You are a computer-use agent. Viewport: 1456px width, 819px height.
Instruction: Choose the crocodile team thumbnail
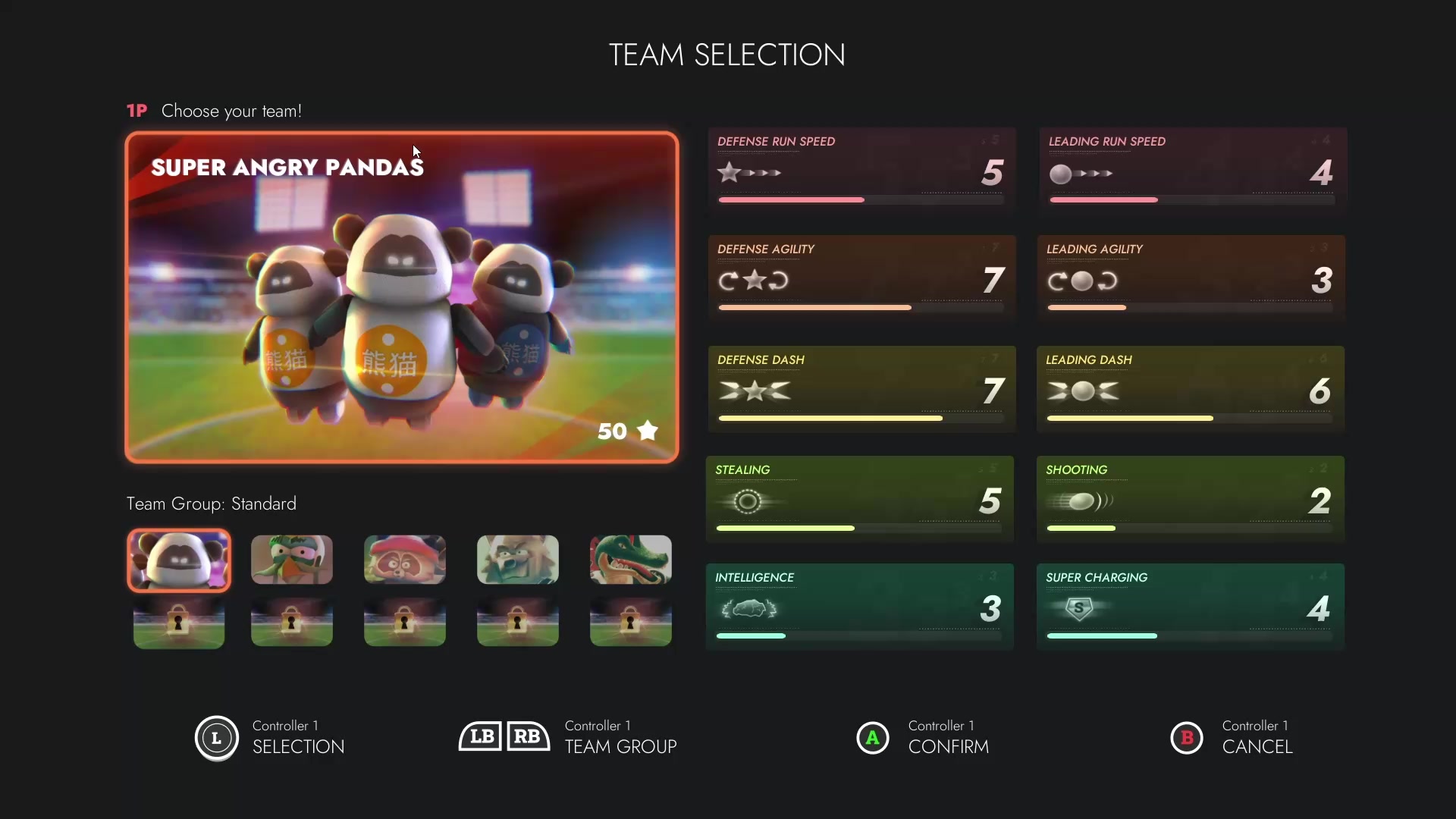point(631,560)
